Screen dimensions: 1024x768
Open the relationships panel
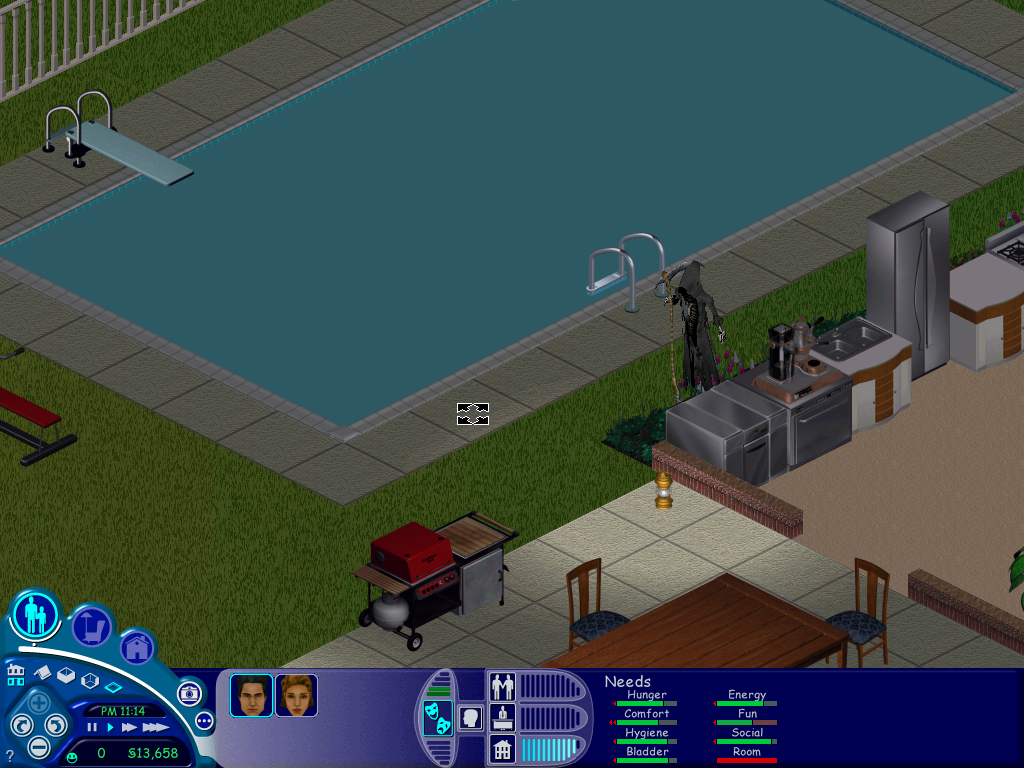[x=502, y=687]
